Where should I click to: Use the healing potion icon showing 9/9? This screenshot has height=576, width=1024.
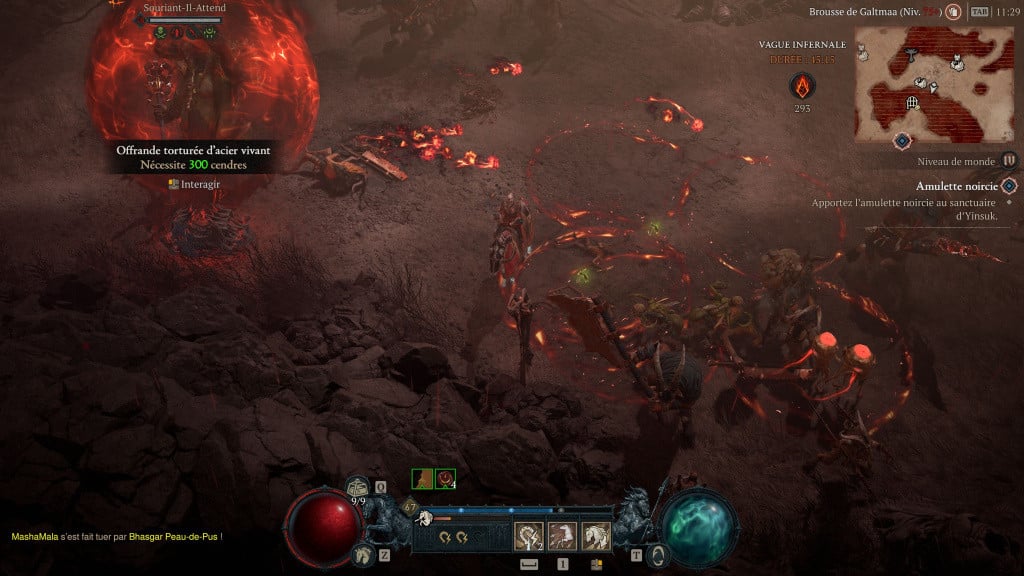tap(358, 488)
